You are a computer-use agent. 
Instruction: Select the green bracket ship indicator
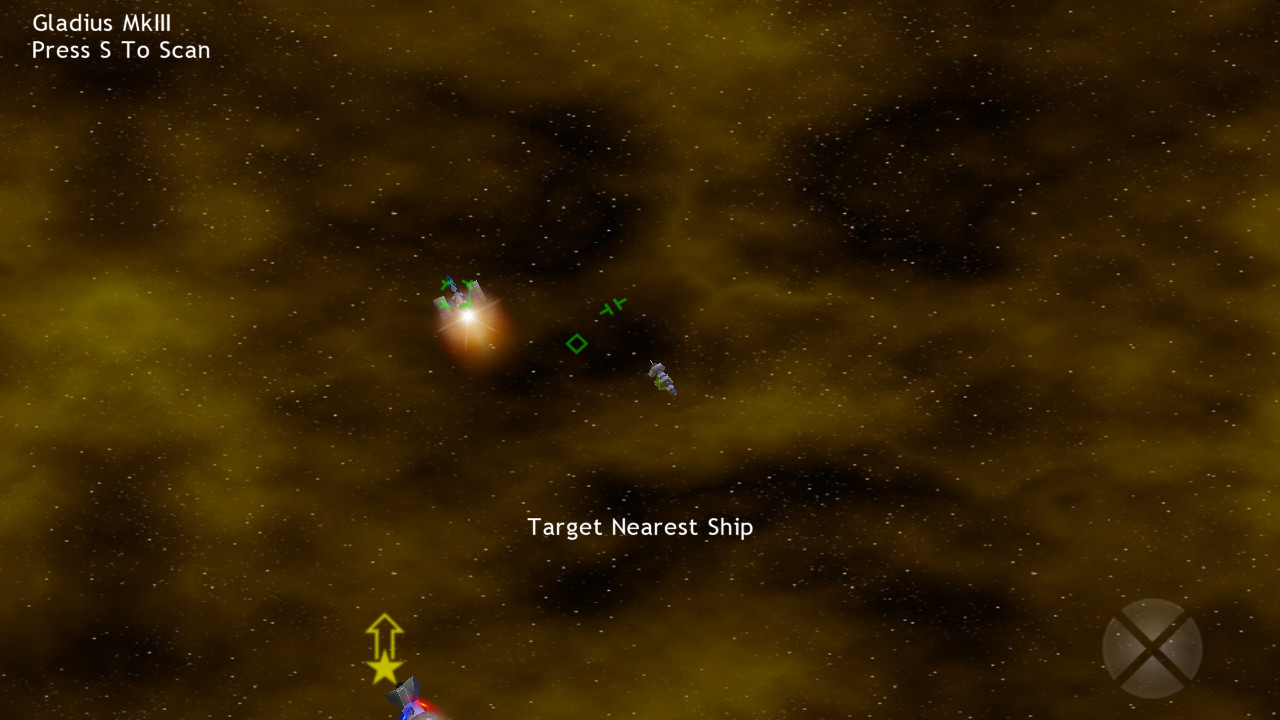(613, 307)
